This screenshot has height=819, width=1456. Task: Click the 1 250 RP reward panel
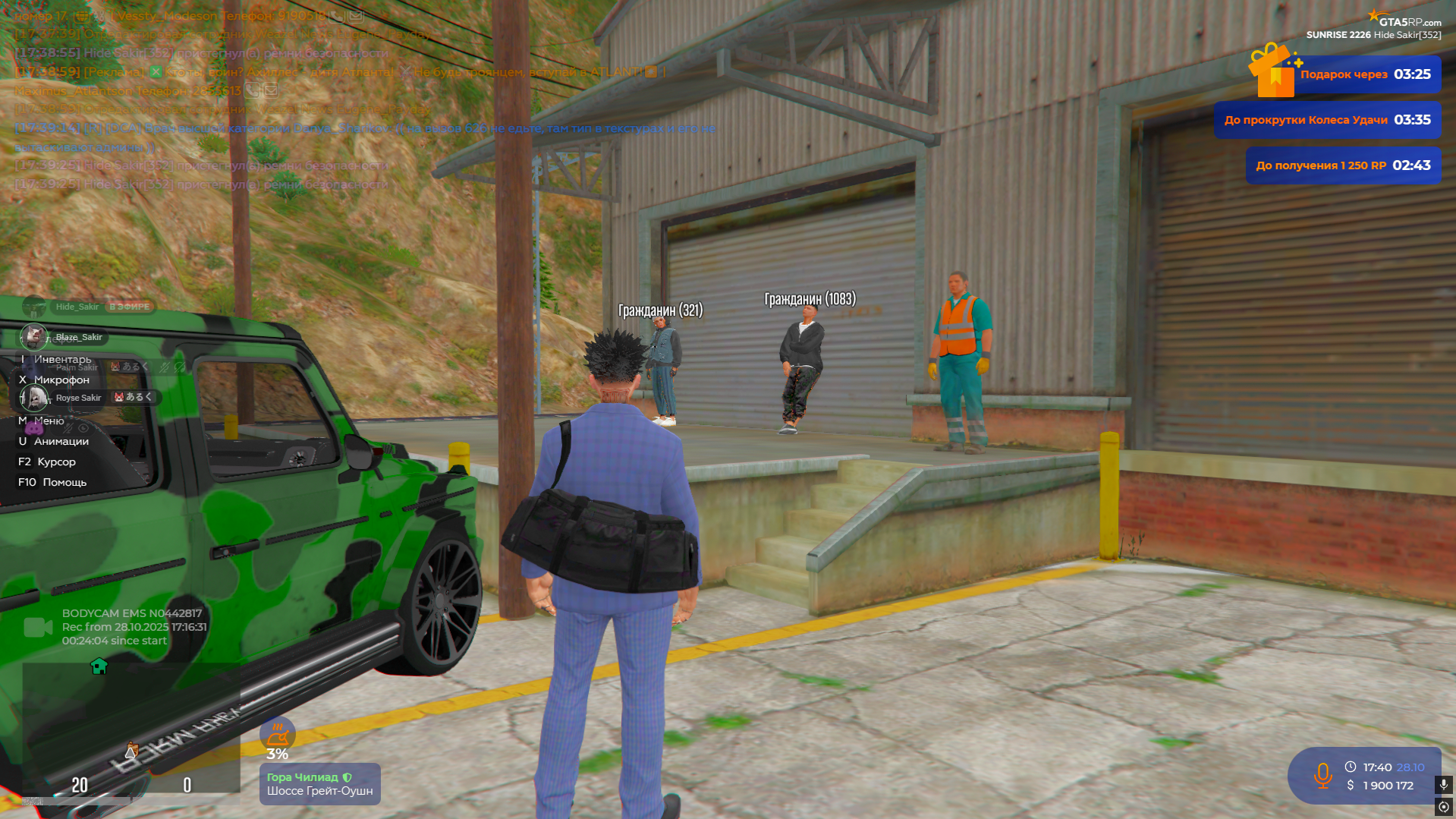pyautogui.click(x=1342, y=165)
